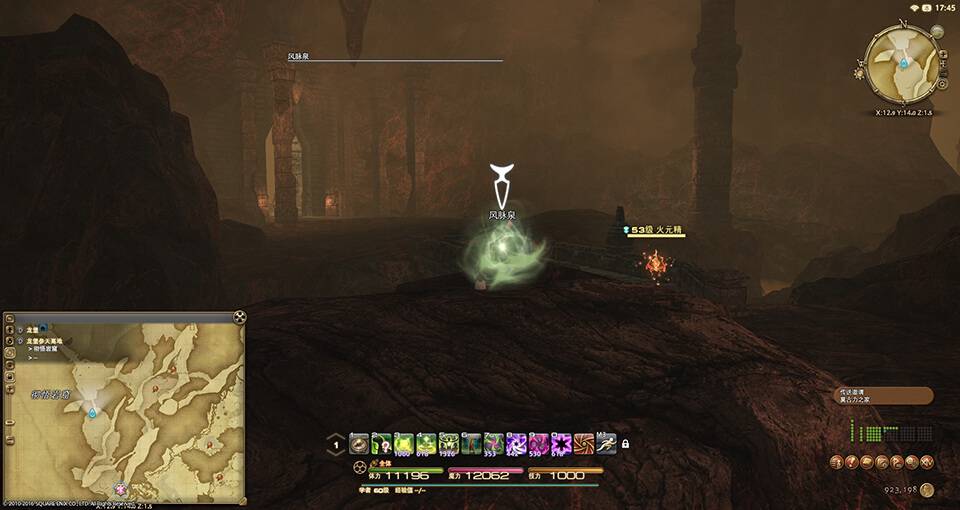The width and height of the screenshot is (960, 510).
Task: Click the gold coin currency icon
Action: click(927, 489)
